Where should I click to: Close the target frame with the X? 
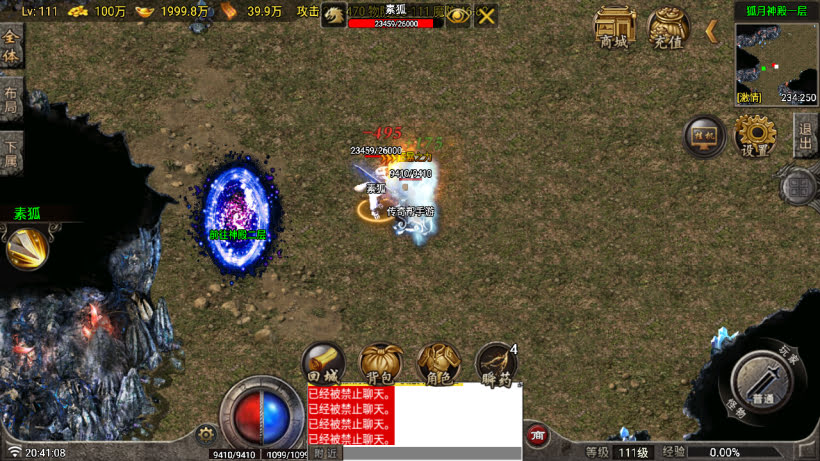486,16
